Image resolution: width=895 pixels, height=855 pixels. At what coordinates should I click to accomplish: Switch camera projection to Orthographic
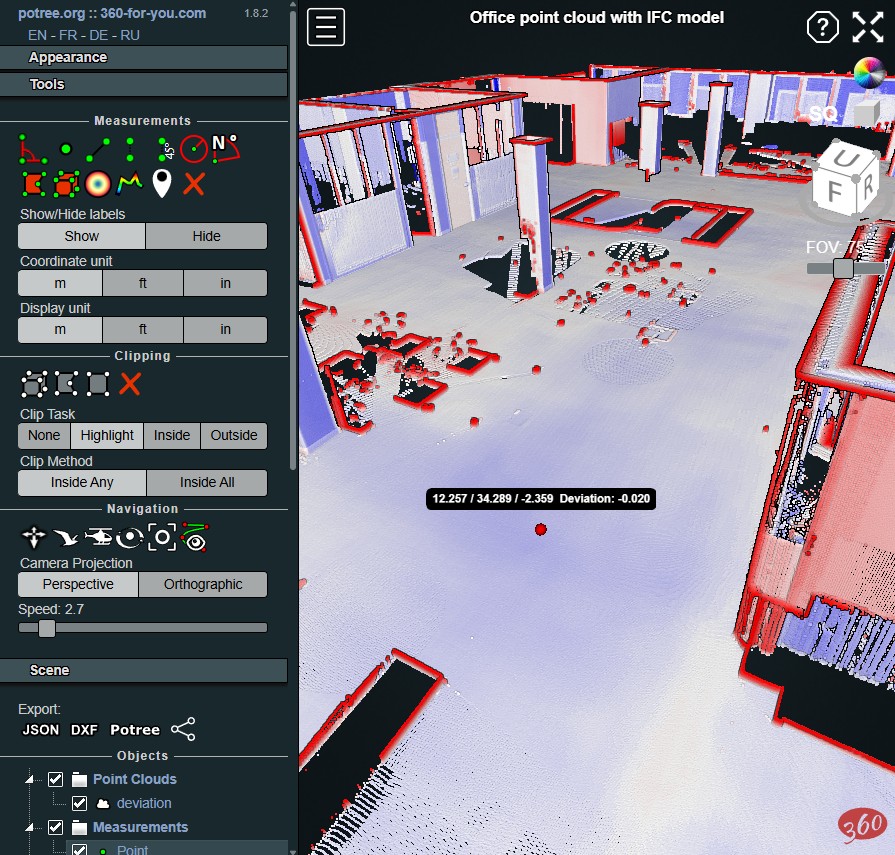pos(203,584)
